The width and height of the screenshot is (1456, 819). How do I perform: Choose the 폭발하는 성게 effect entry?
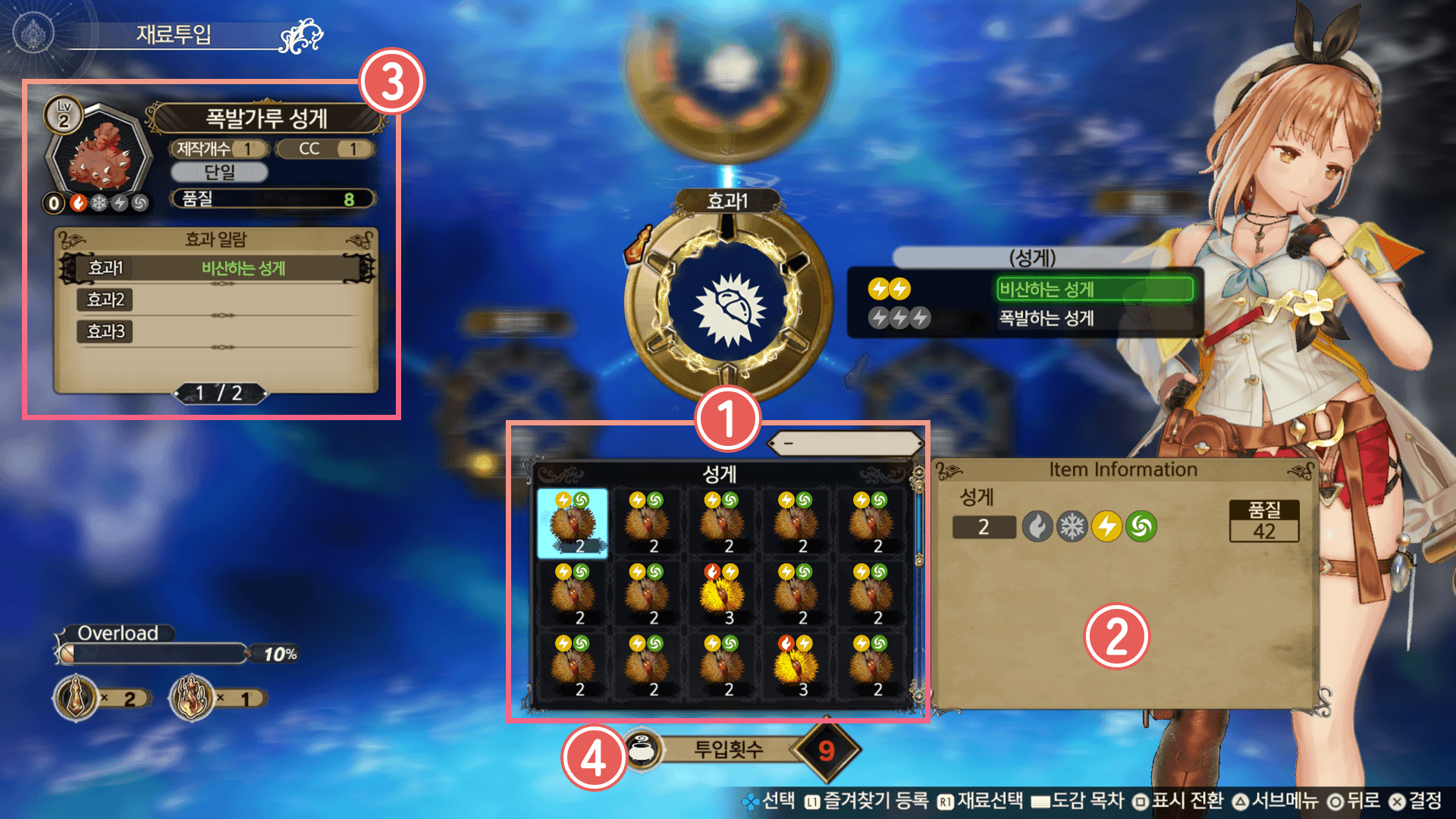1046,318
